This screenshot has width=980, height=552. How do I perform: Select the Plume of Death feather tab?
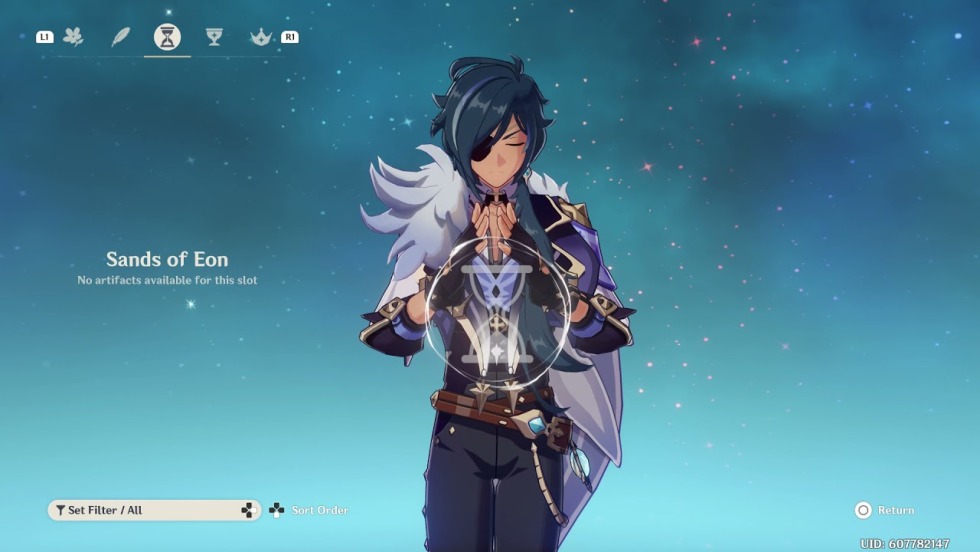click(120, 37)
